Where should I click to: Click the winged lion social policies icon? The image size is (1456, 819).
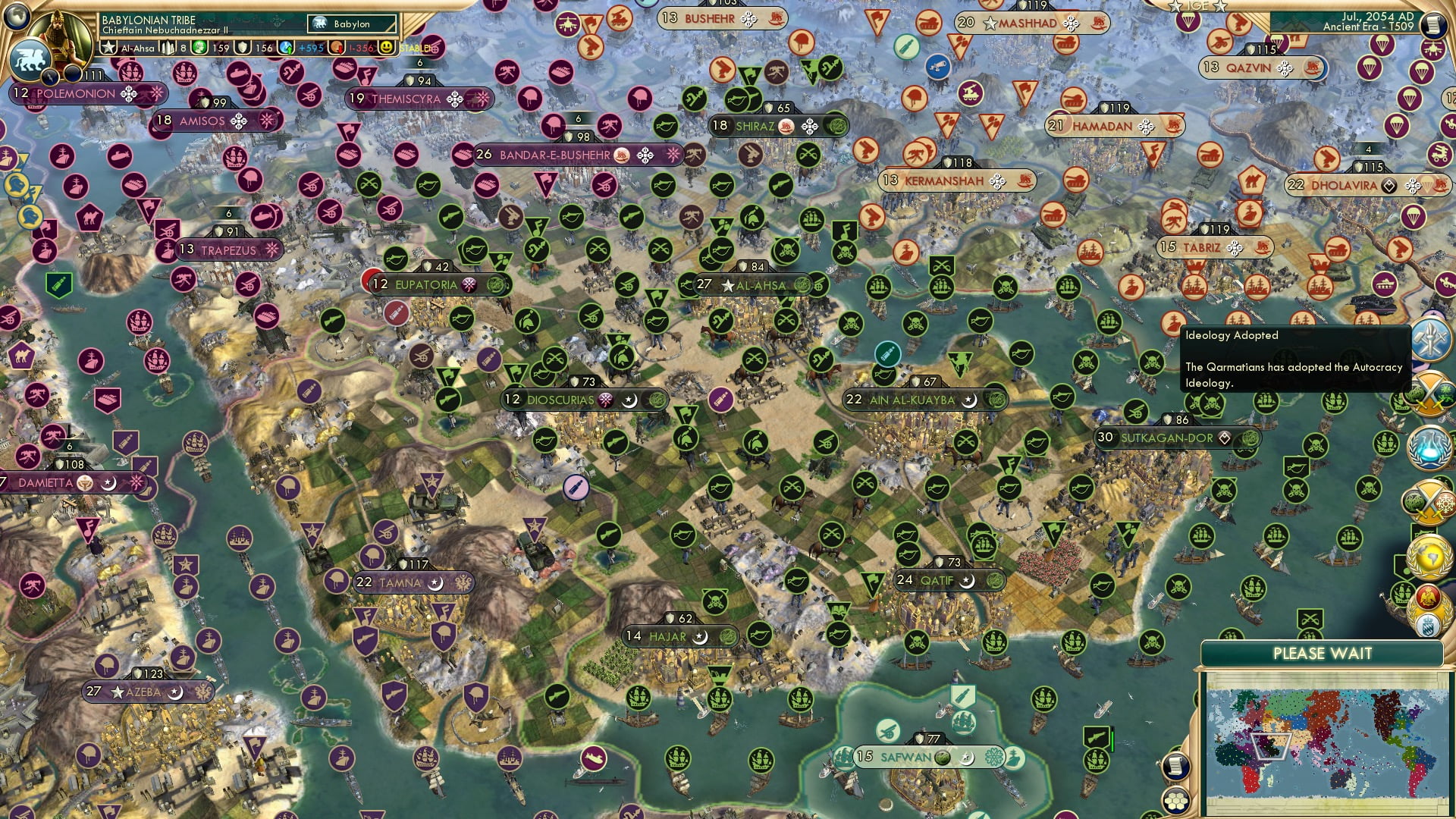click(30, 59)
